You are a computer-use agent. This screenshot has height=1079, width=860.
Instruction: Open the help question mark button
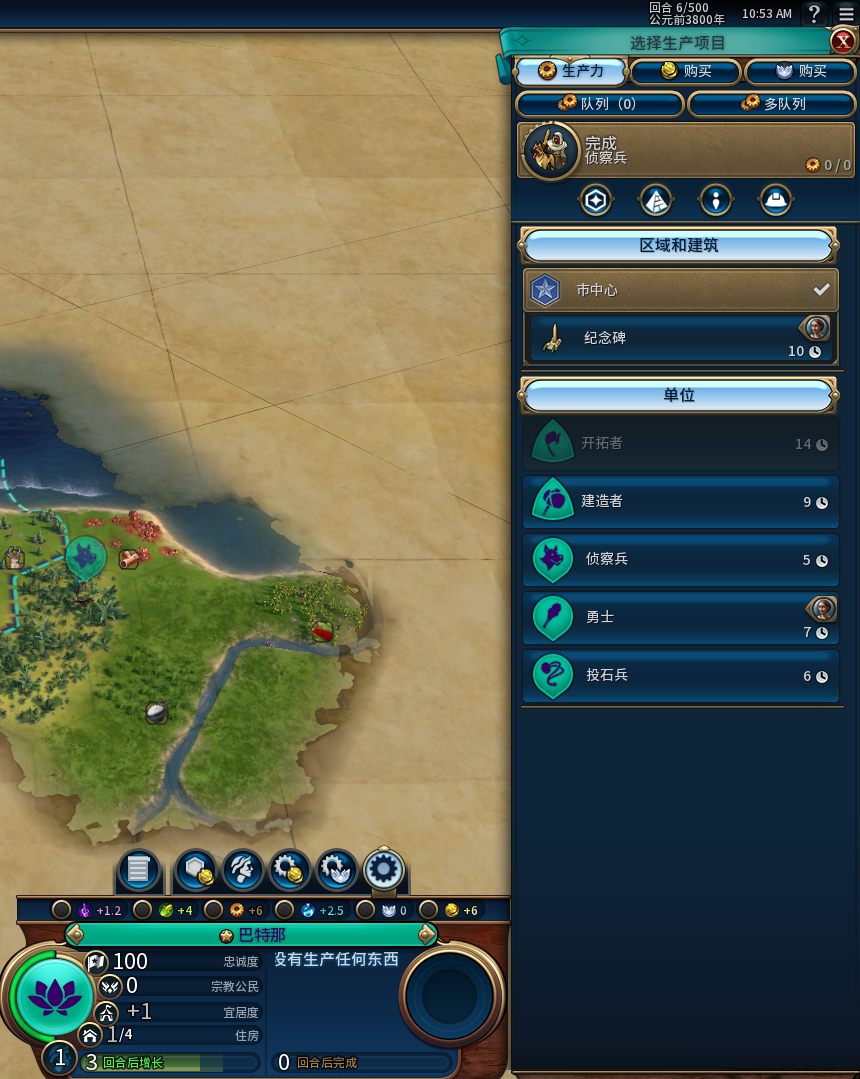click(815, 14)
